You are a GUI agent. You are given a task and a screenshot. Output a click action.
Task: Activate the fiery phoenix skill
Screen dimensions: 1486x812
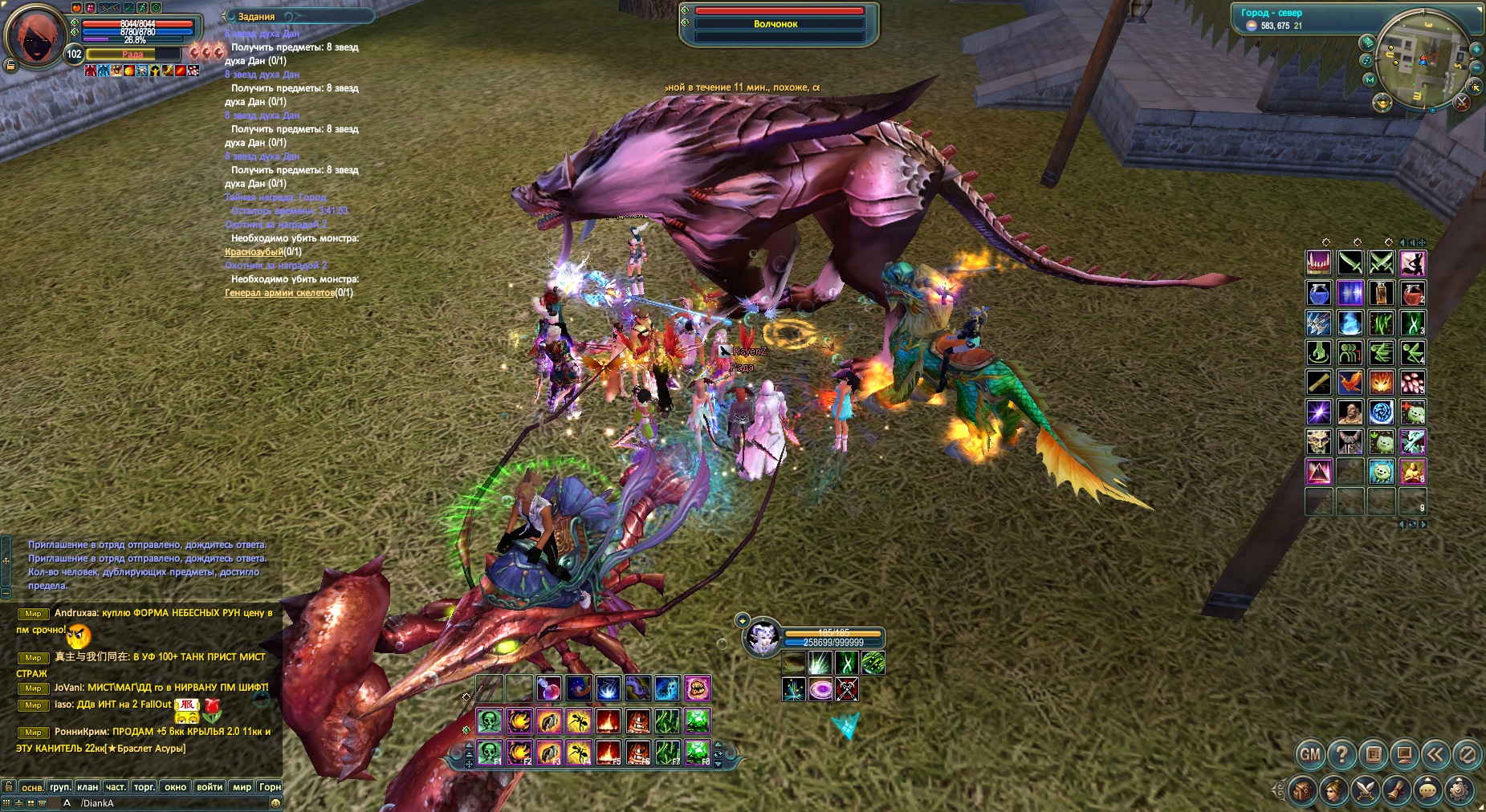coord(1350,382)
